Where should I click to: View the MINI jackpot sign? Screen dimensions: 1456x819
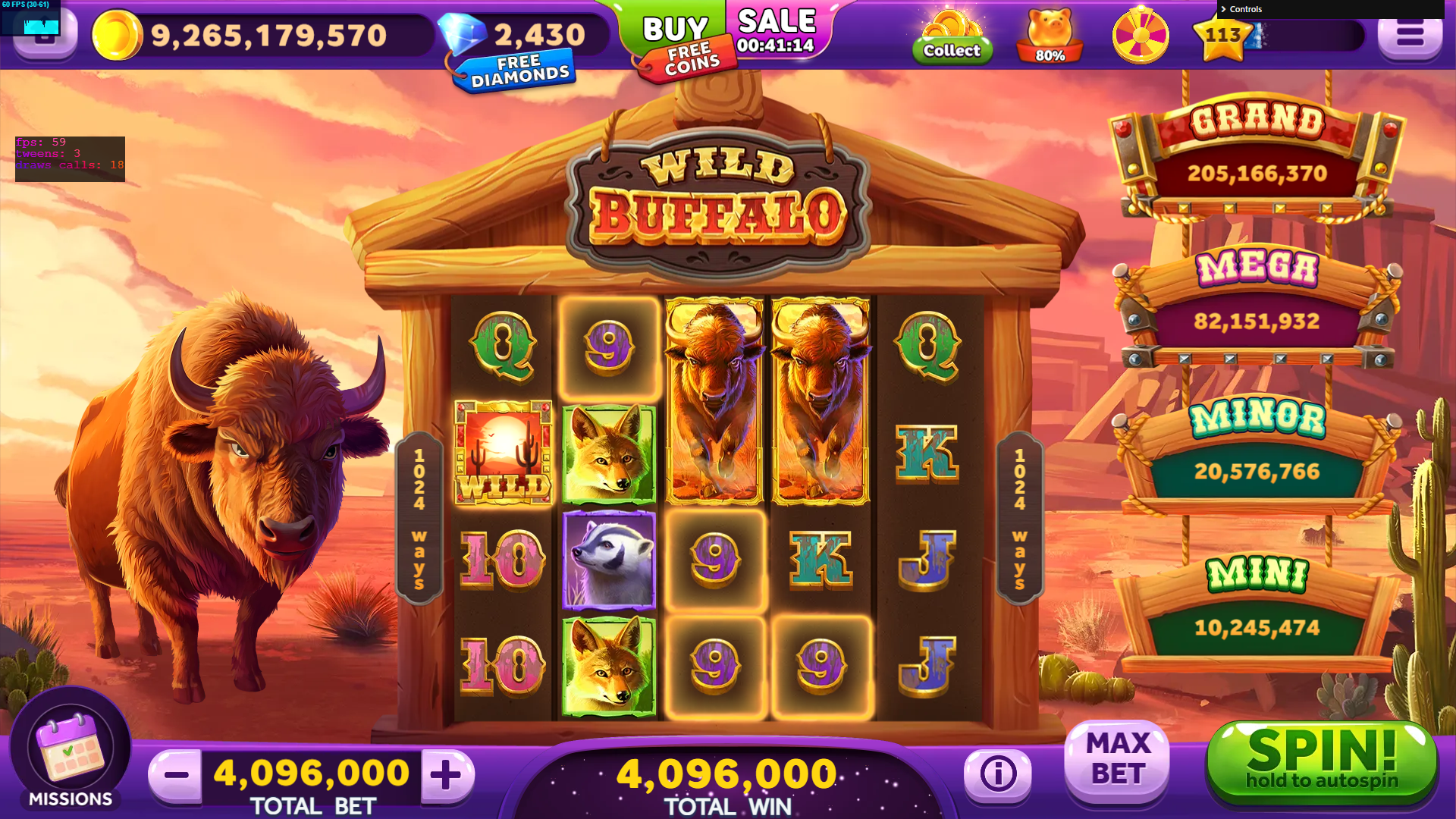[x=1256, y=607]
